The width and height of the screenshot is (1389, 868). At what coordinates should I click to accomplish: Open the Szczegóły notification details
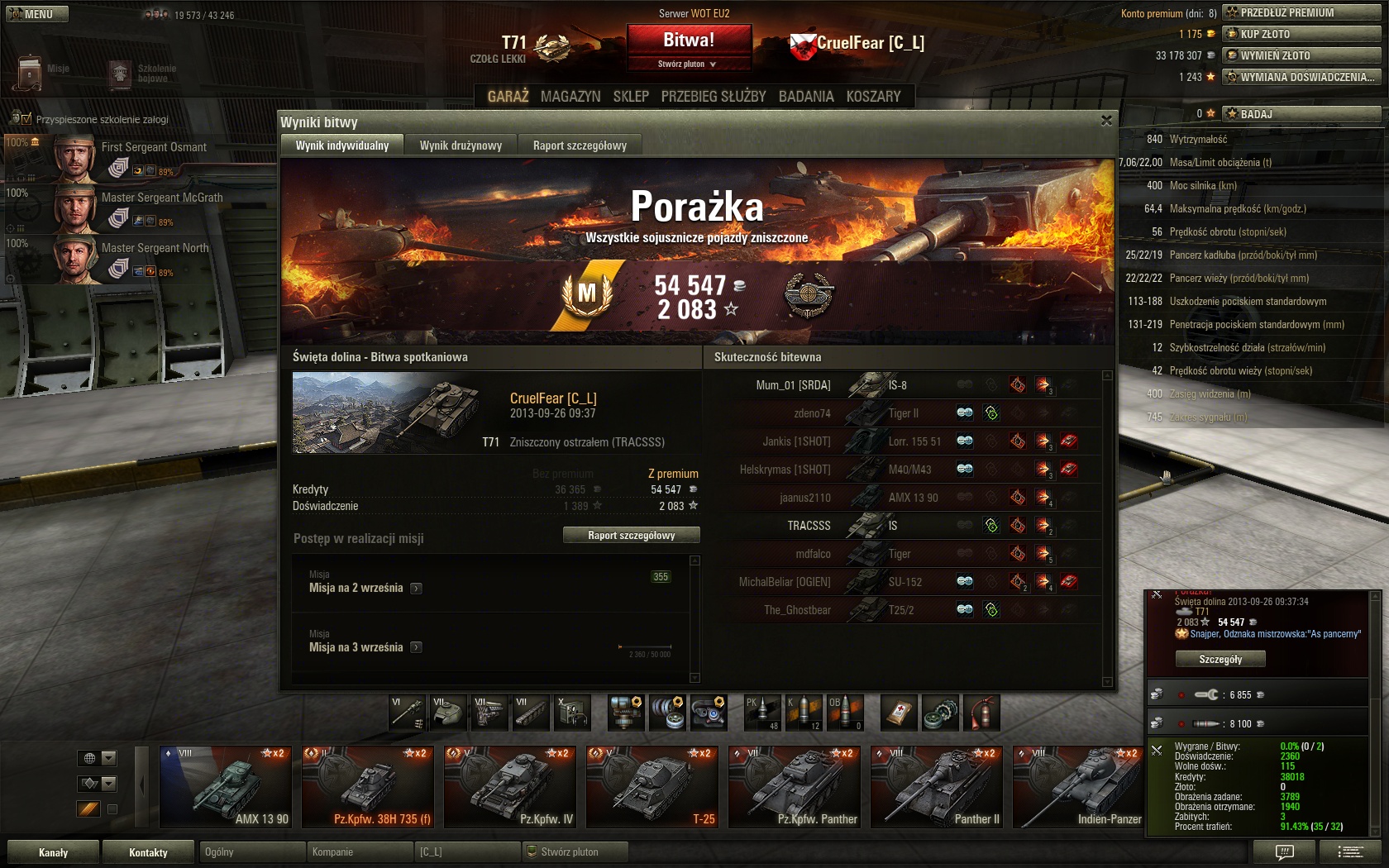pos(1220,659)
